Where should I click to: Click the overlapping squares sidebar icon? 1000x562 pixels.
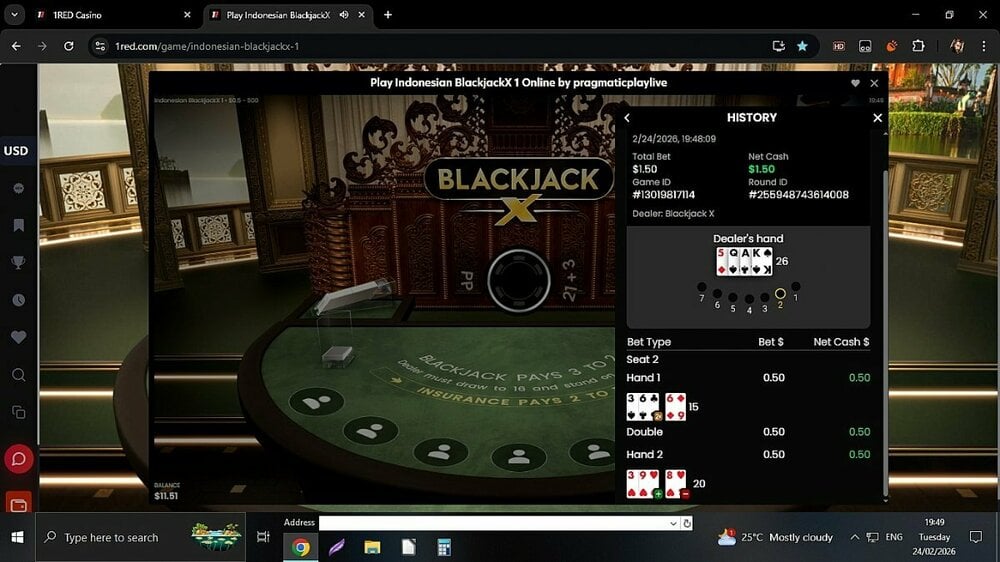[18, 412]
